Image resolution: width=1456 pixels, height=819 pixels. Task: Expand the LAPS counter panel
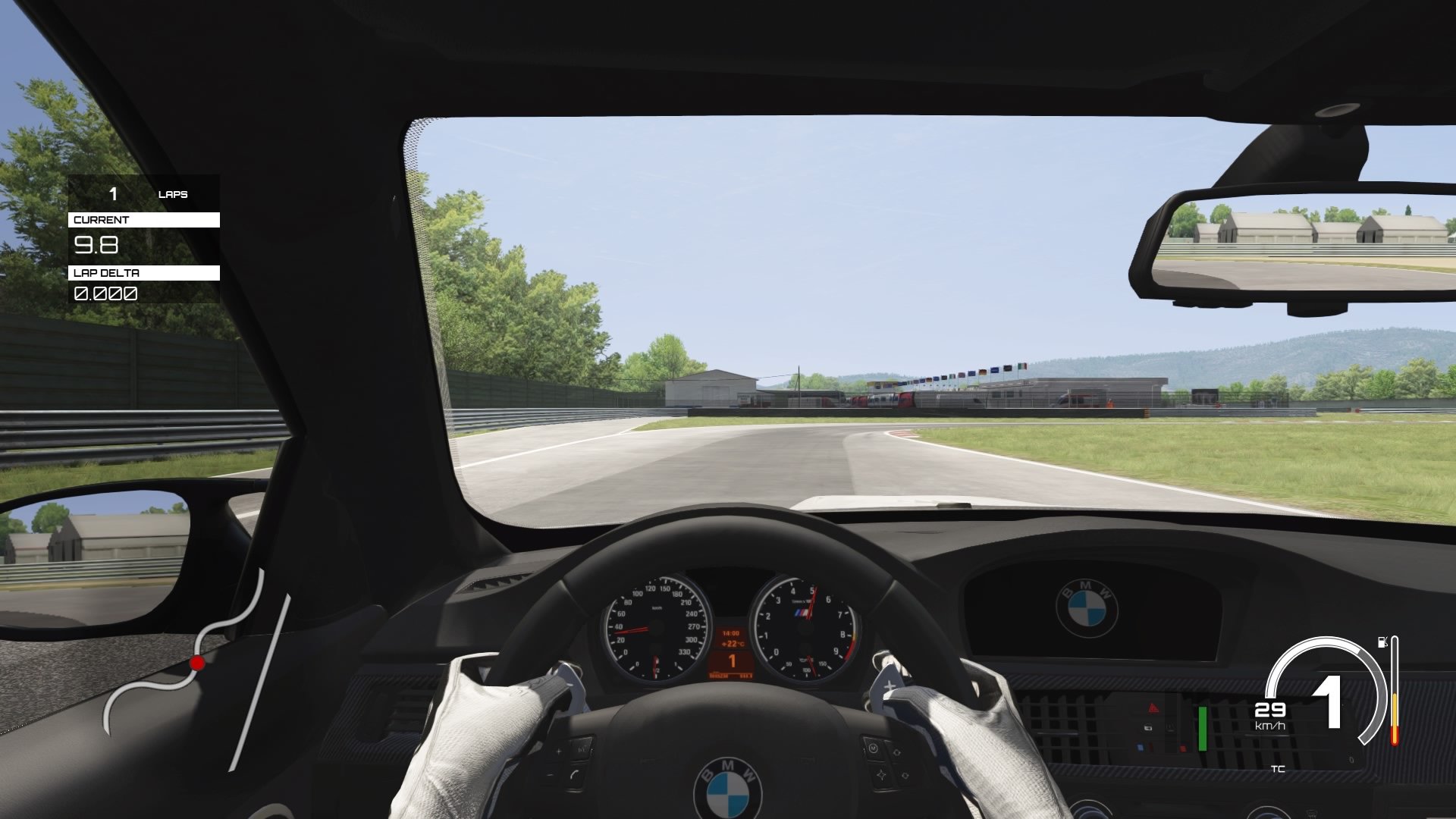click(144, 195)
